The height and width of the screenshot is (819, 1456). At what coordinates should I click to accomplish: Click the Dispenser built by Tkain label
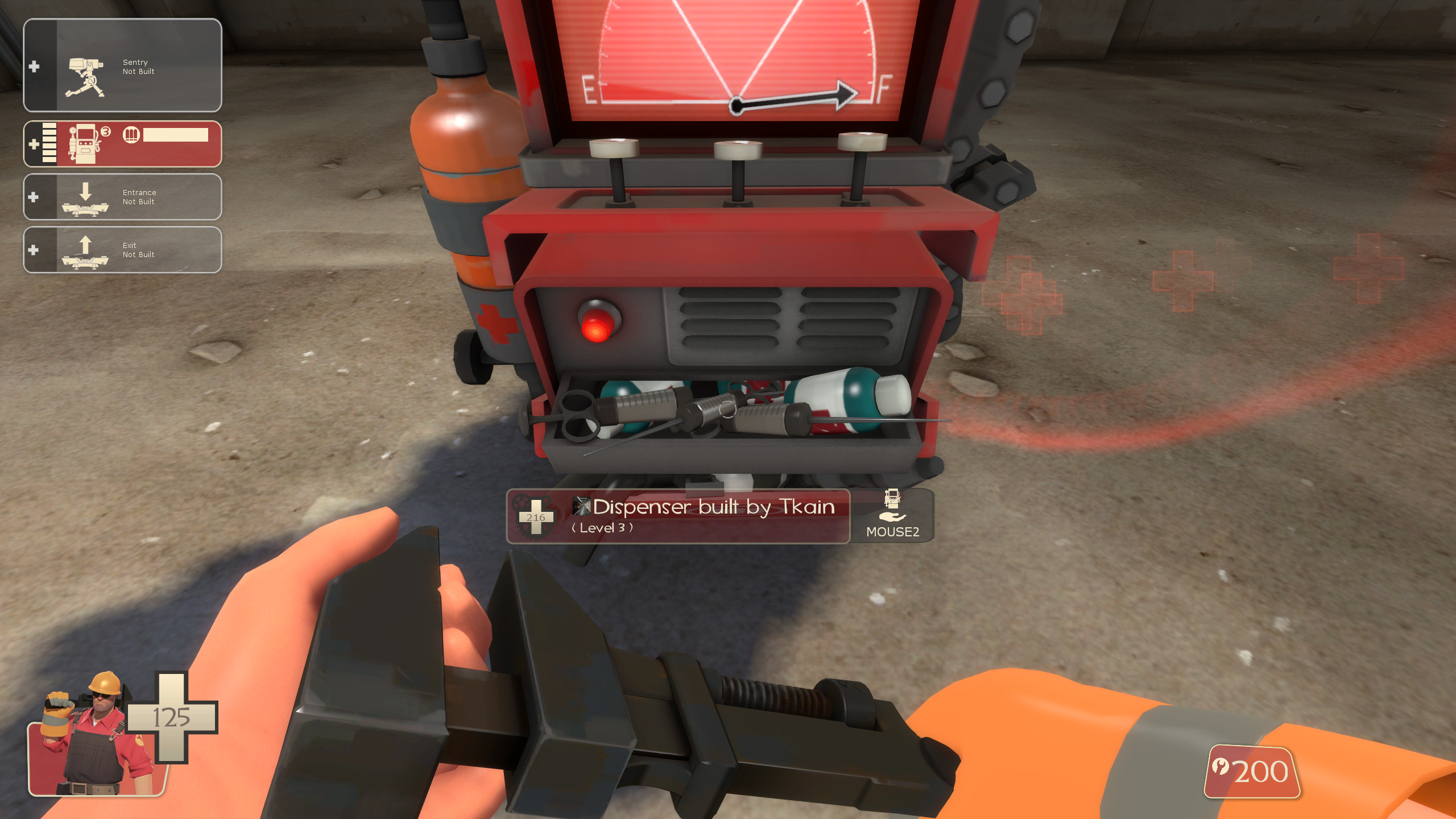(x=711, y=507)
